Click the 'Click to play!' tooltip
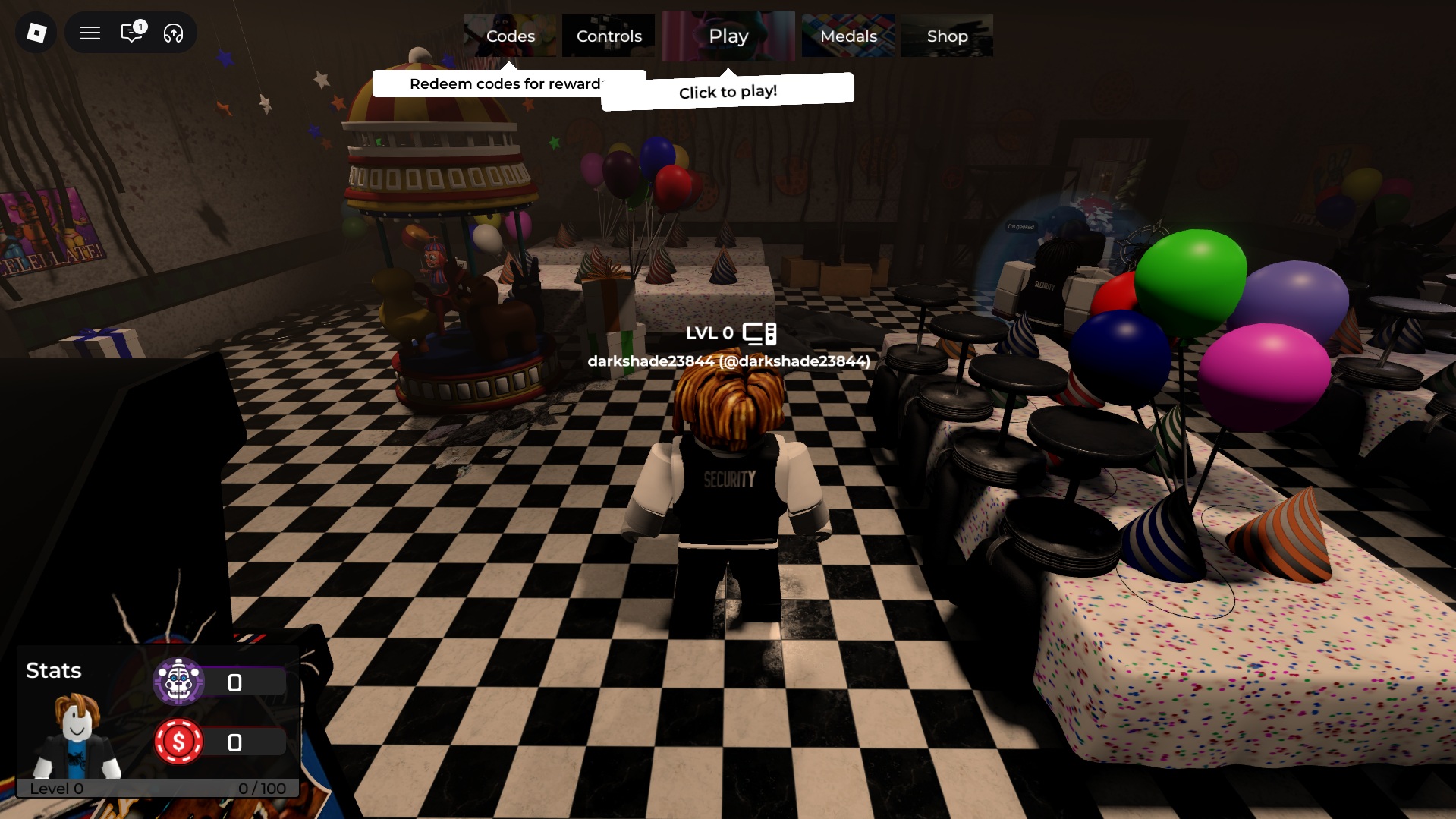Screen dimensions: 1456x819 pos(727,91)
